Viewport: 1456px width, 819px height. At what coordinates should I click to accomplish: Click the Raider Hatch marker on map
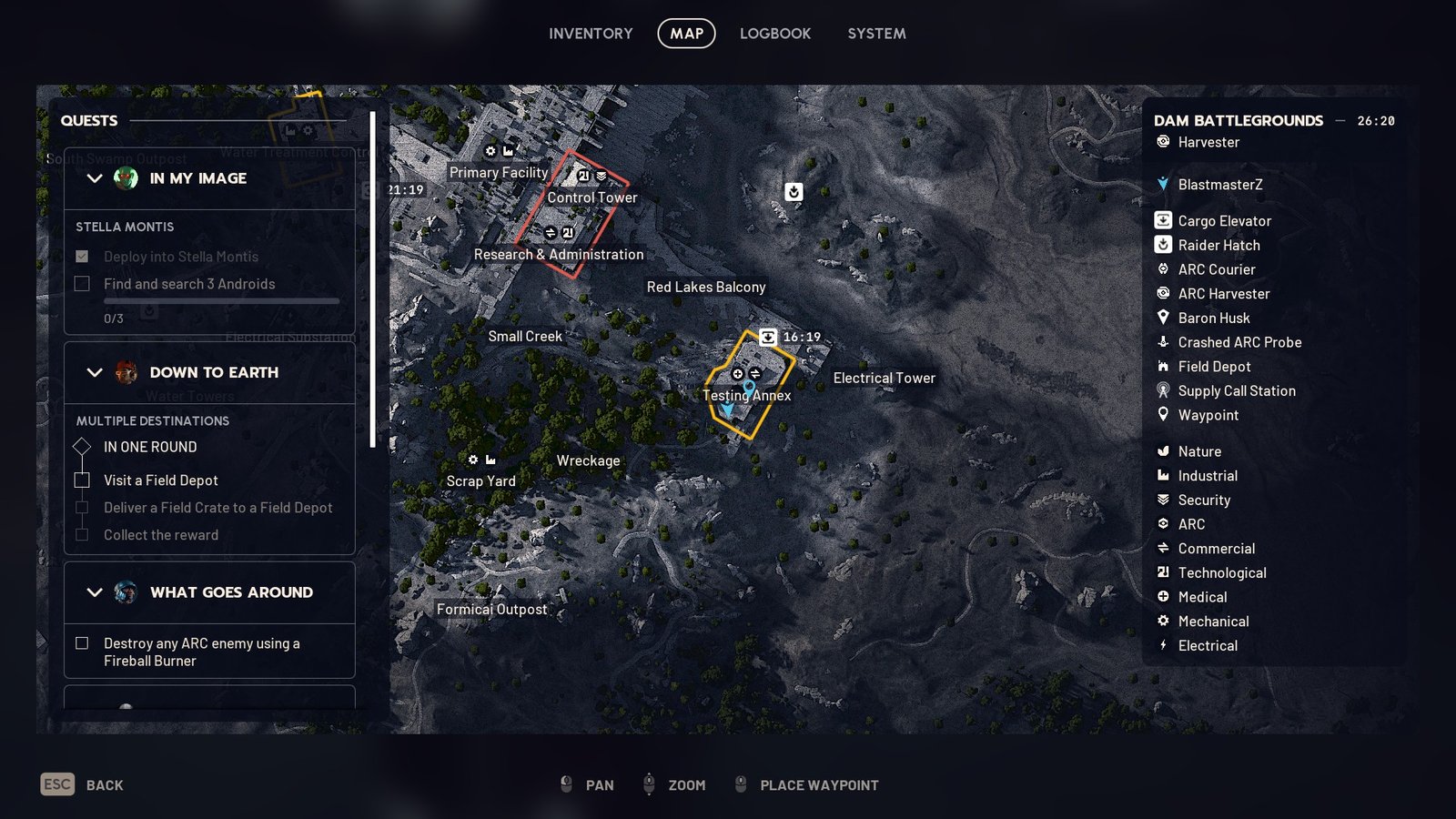794,192
